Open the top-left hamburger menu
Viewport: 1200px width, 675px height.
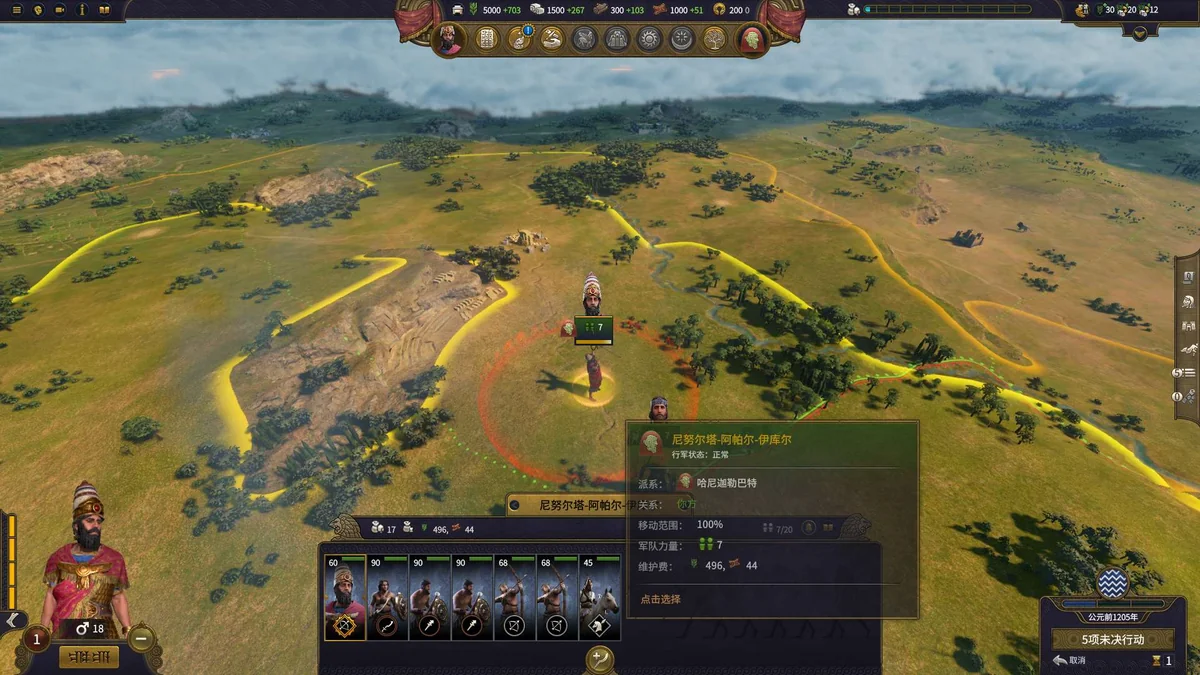[x=16, y=10]
